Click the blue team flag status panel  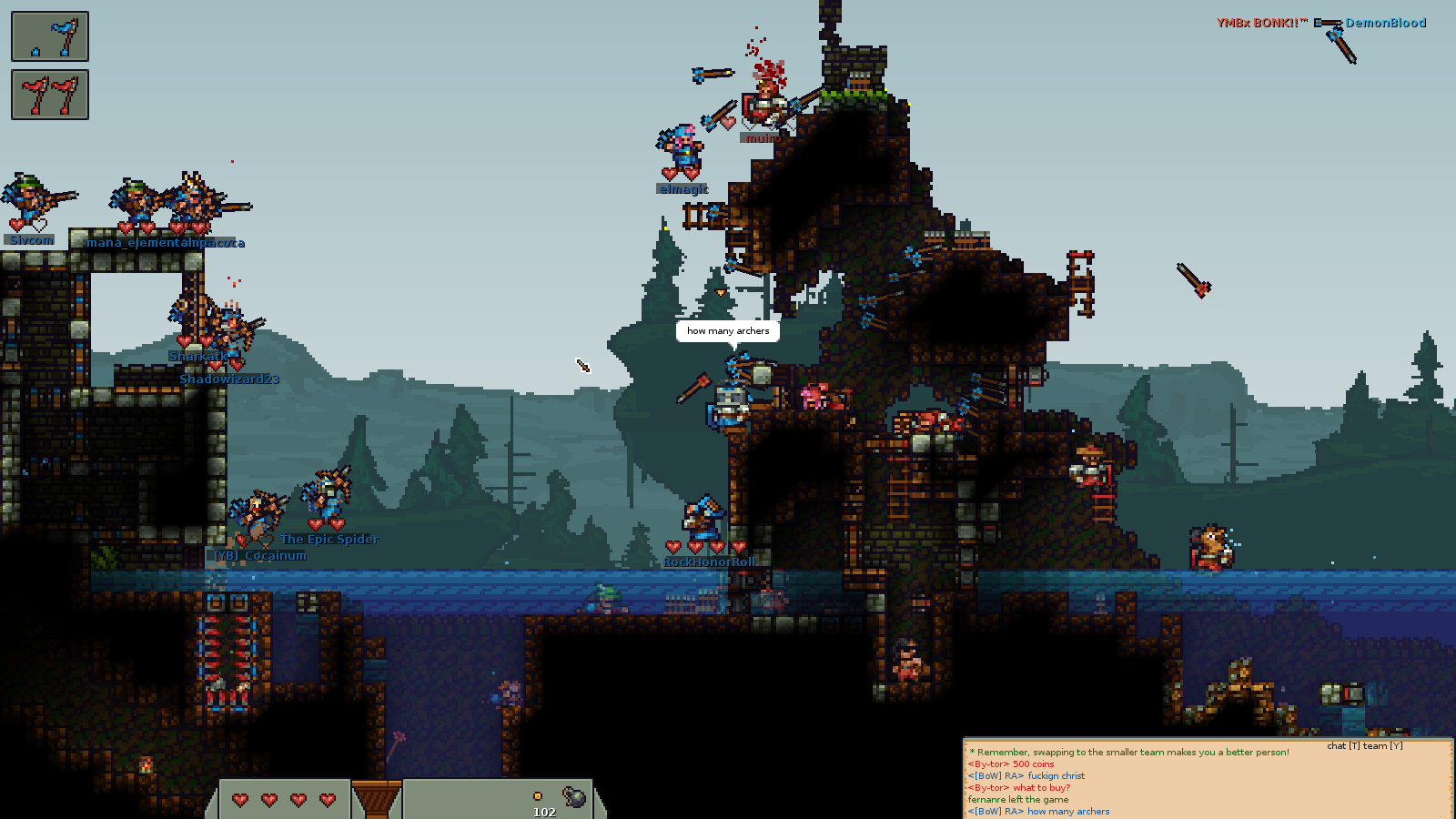point(50,36)
